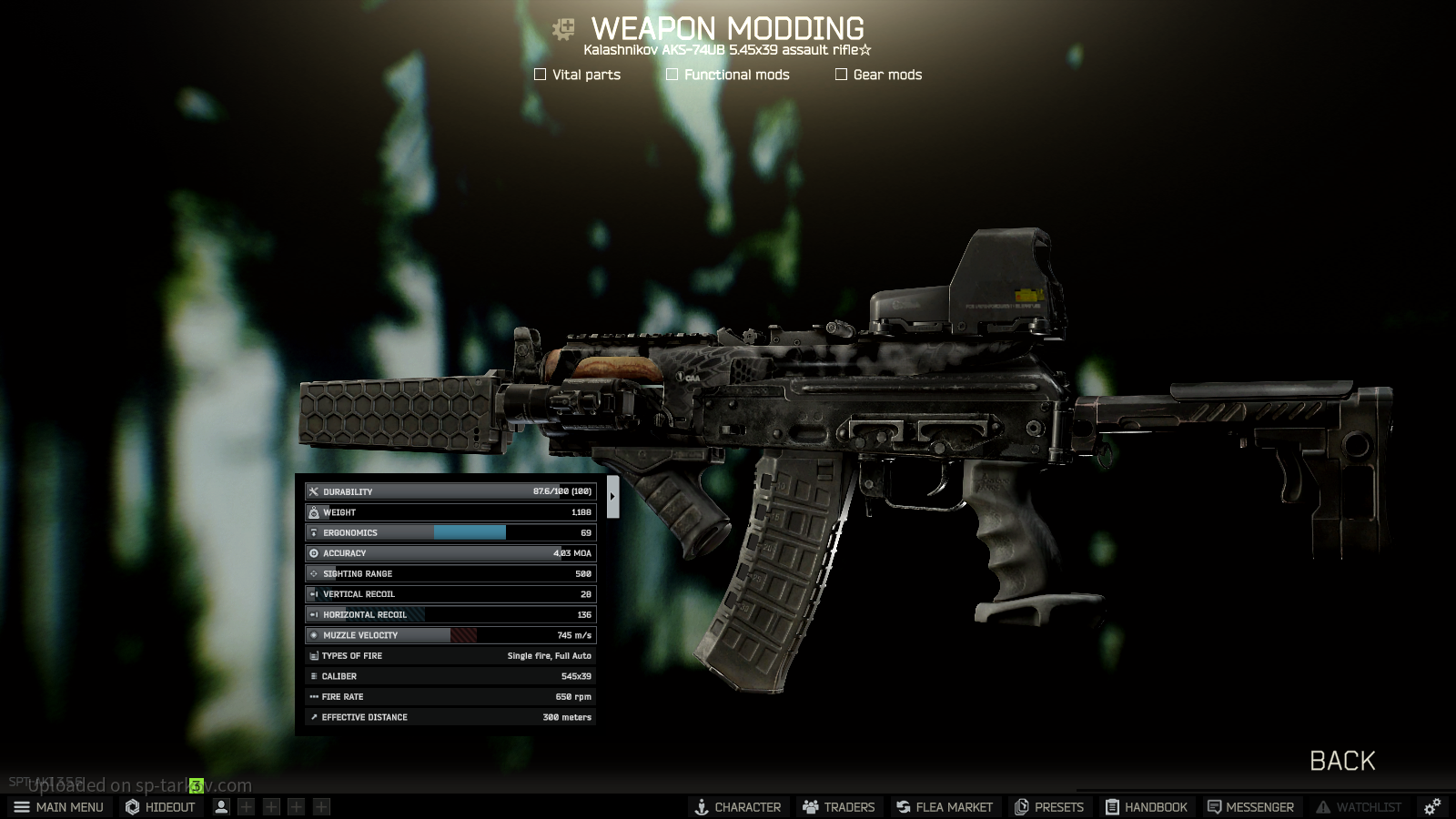Show weapon Presets
This screenshot has width=1456, height=819.
coord(1049,807)
